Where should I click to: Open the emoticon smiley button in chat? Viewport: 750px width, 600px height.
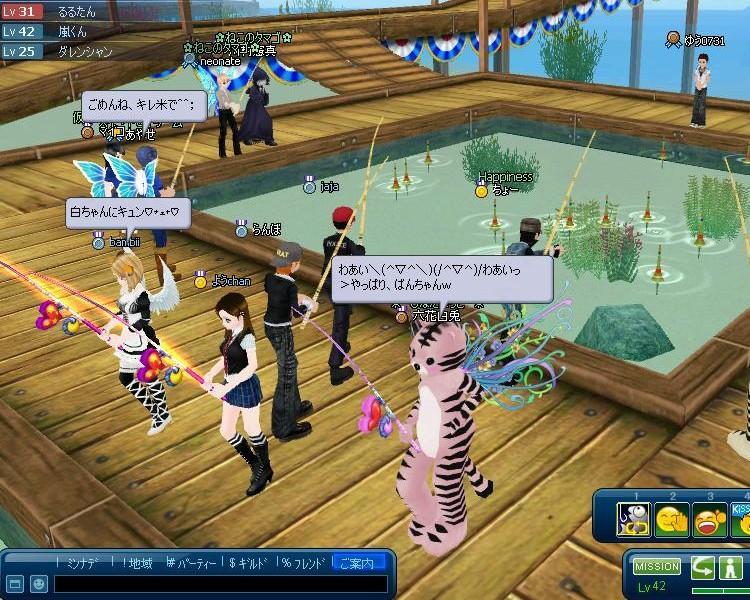pyautogui.click(x=37, y=582)
